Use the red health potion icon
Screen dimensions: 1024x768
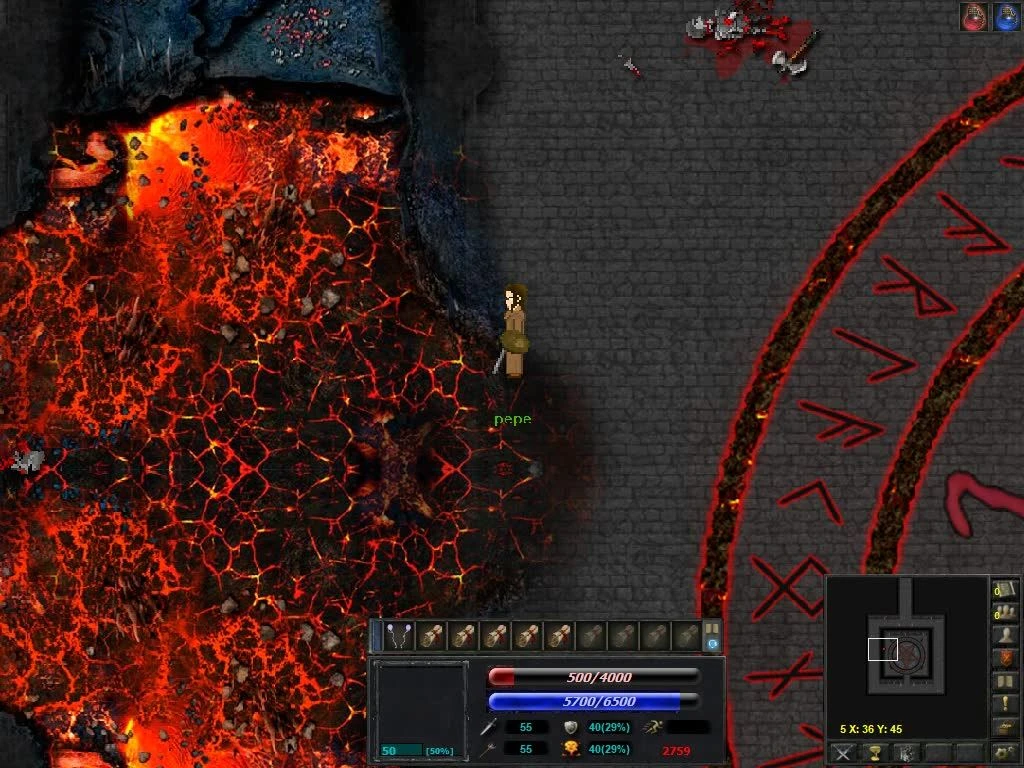(974, 17)
